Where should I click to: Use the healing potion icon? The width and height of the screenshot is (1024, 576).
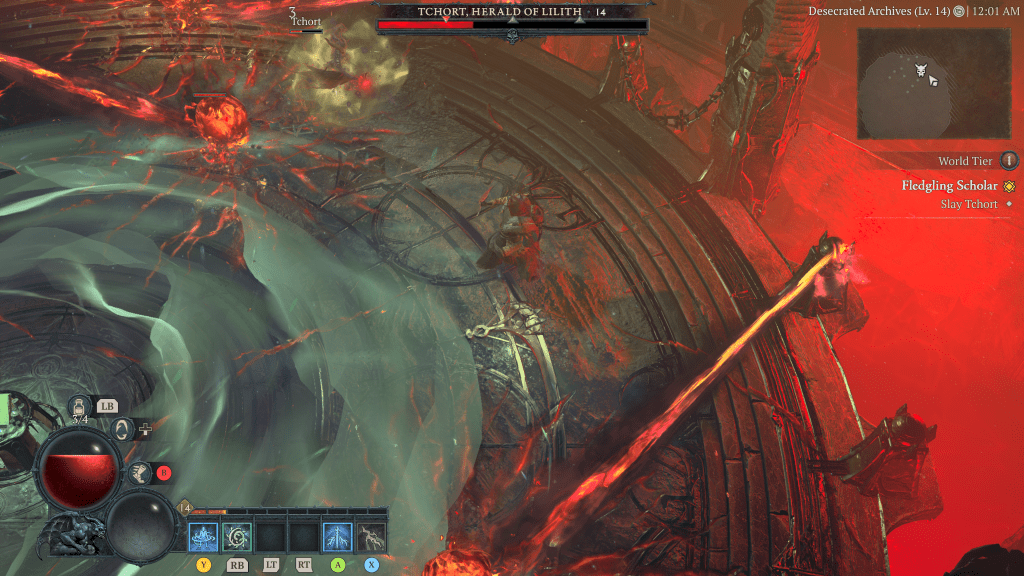(x=79, y=407)
